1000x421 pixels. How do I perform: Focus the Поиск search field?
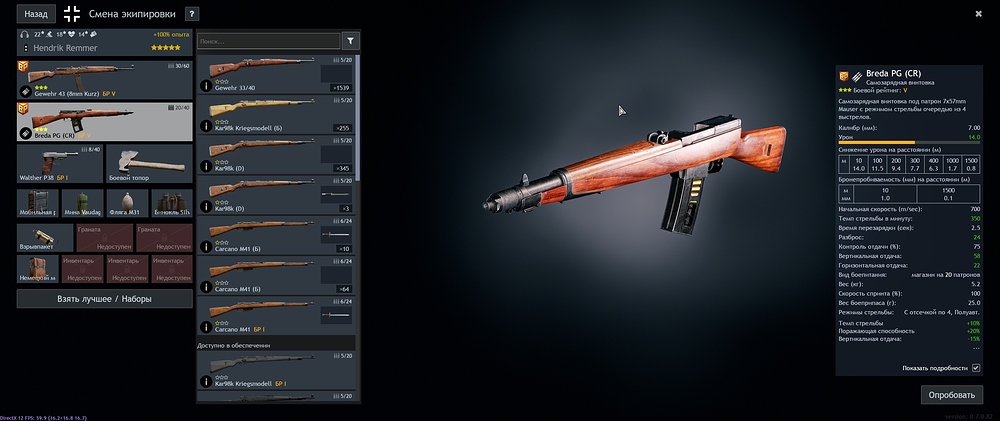pos(267,41)
